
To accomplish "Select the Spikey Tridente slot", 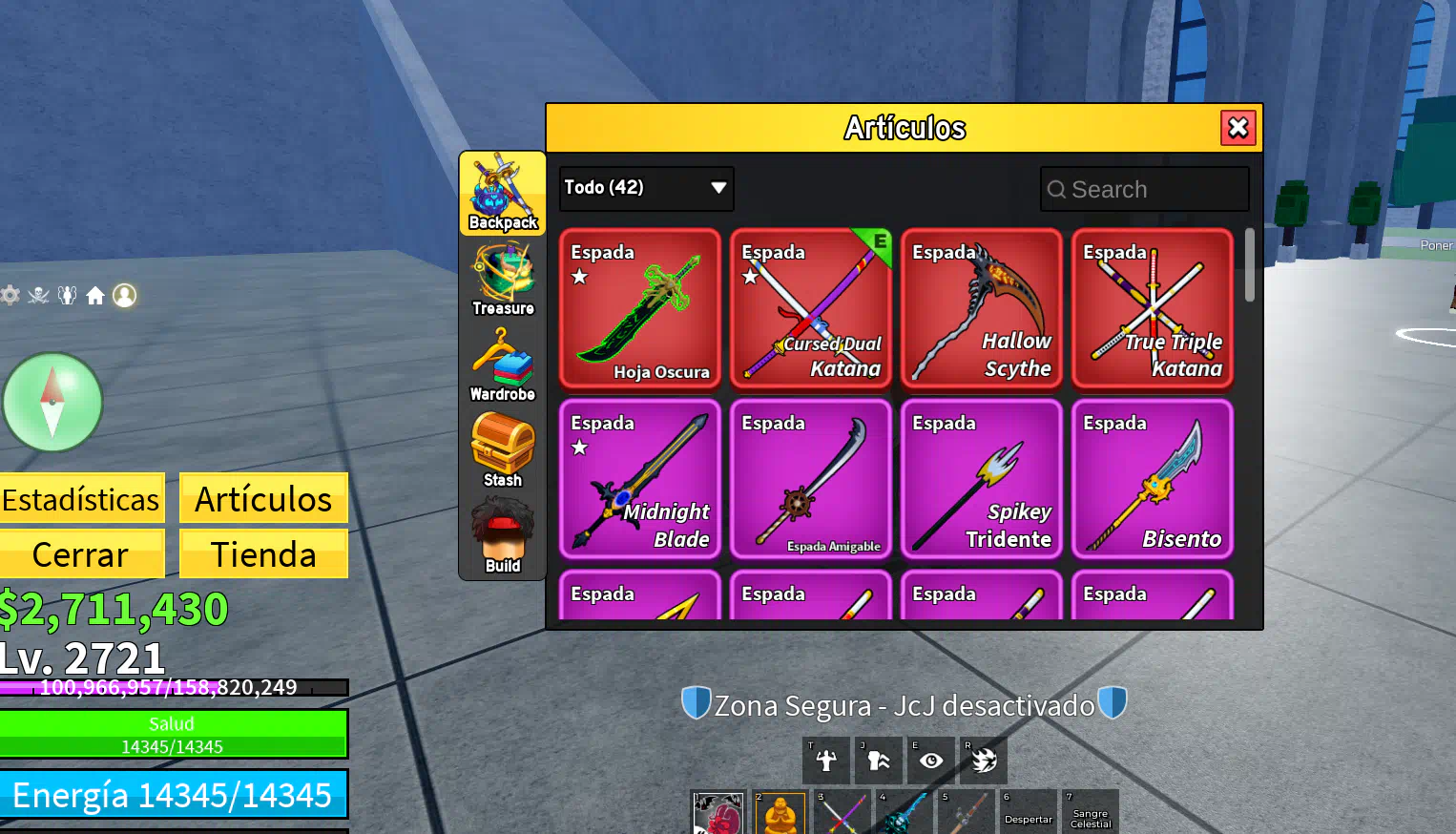I will pyautogui.click(x=982, y=479).
